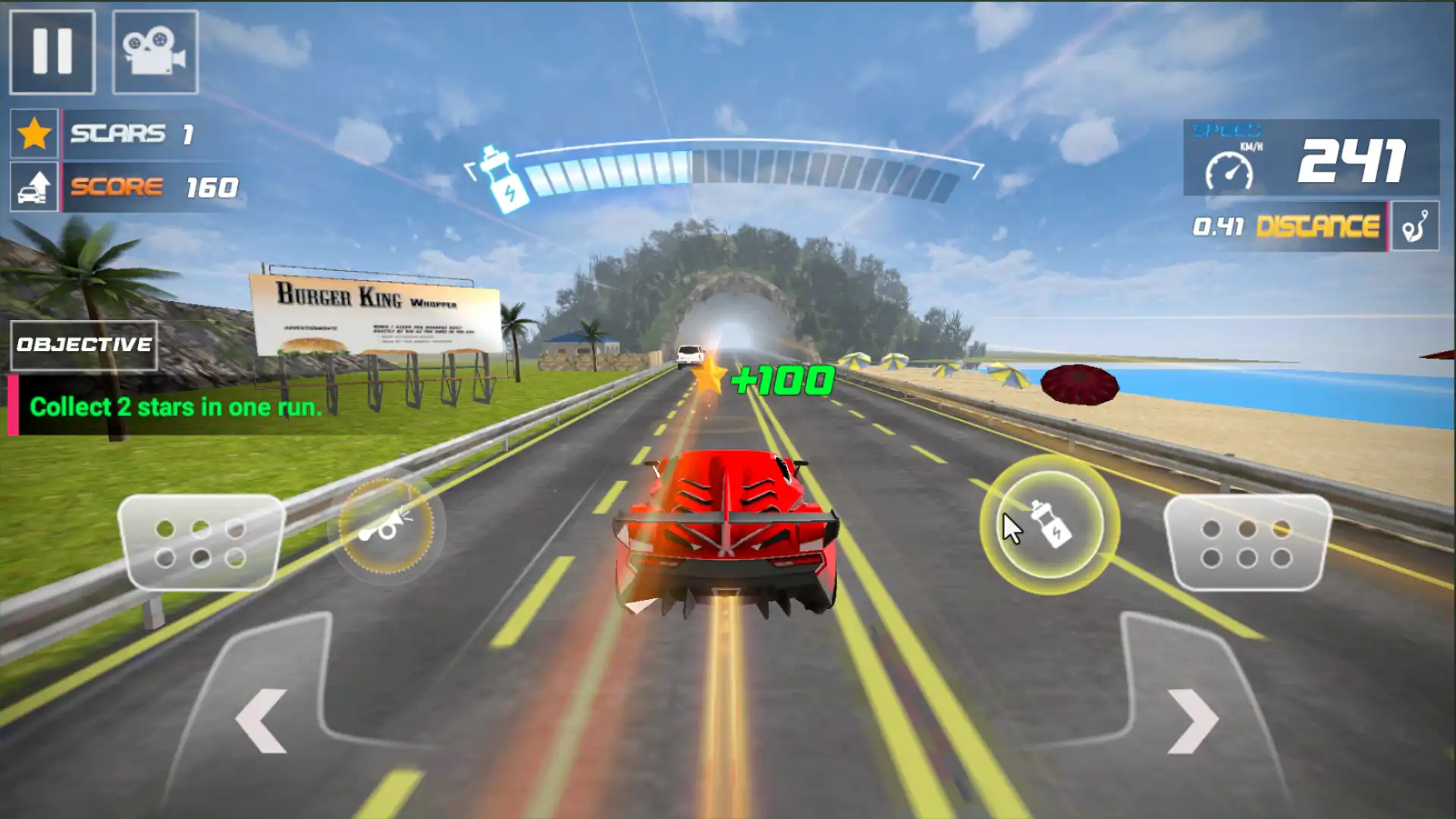Open the Objective panel
This screenshot has height=819, width=1456.
[x=84, y=345]
